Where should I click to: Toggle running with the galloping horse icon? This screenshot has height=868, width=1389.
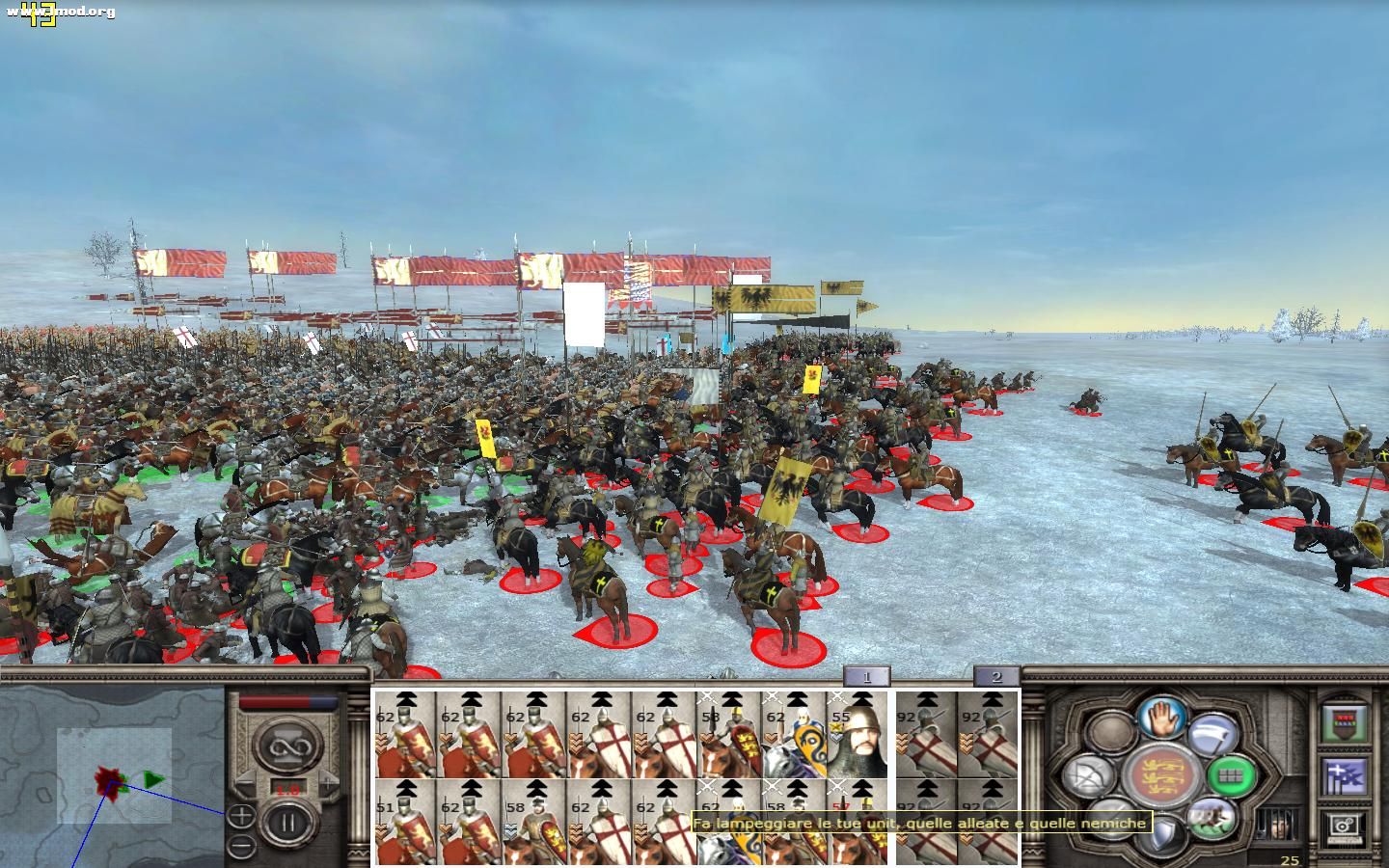(1213, 819)
